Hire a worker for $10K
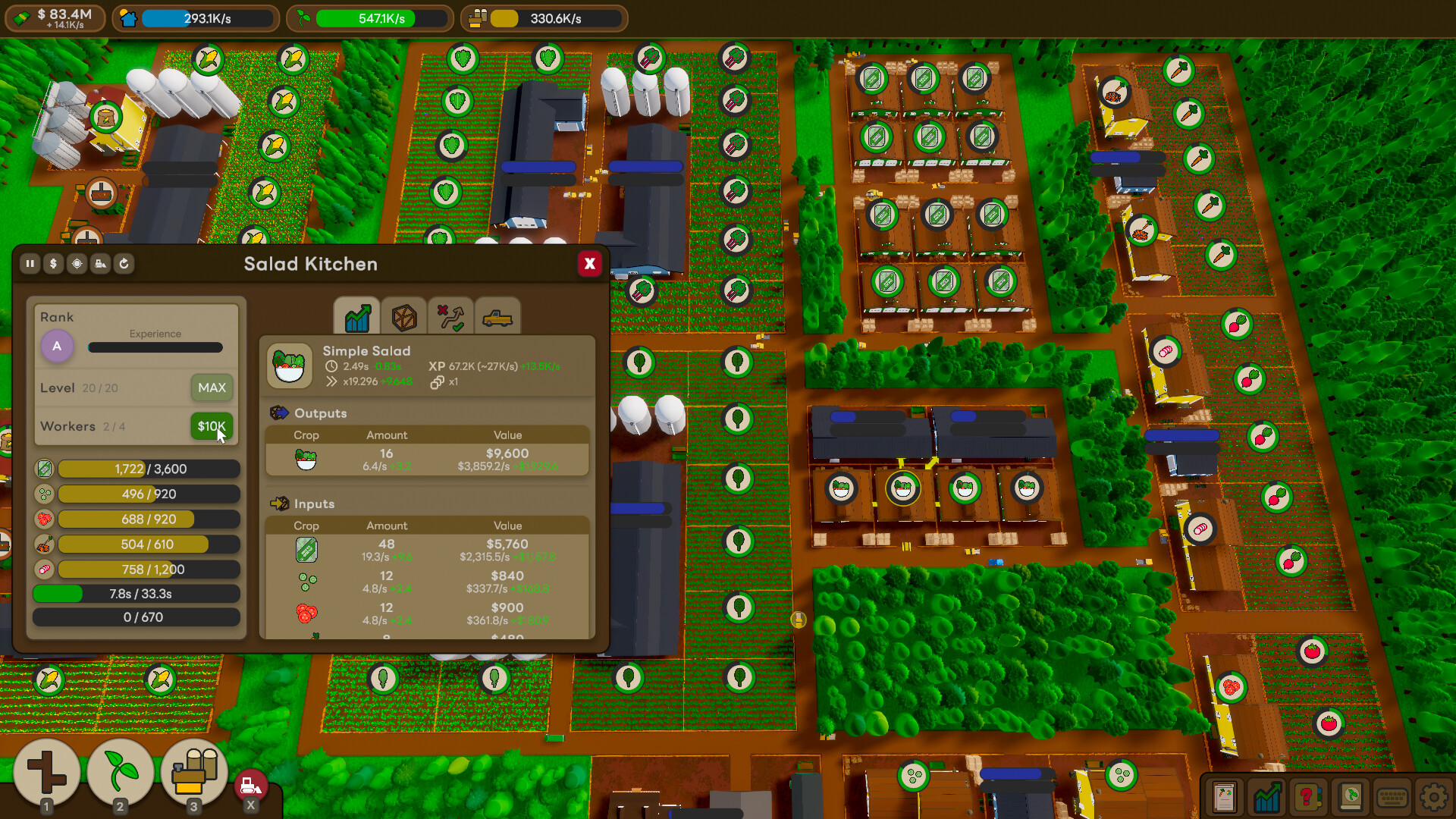Viewport: 1456px width, 819px height. pos(211,426)
